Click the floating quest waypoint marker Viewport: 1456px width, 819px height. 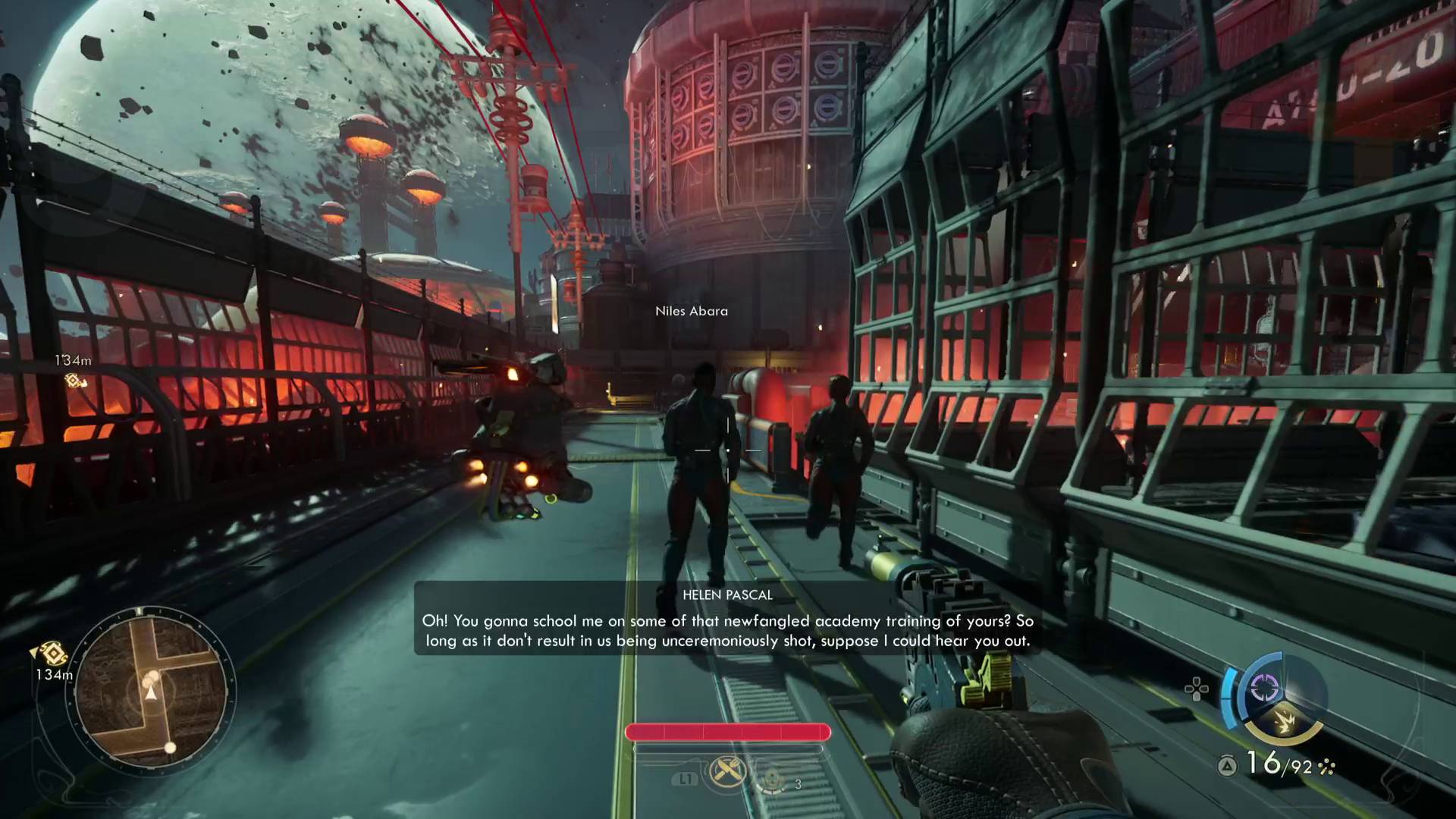tap(74, 381)
